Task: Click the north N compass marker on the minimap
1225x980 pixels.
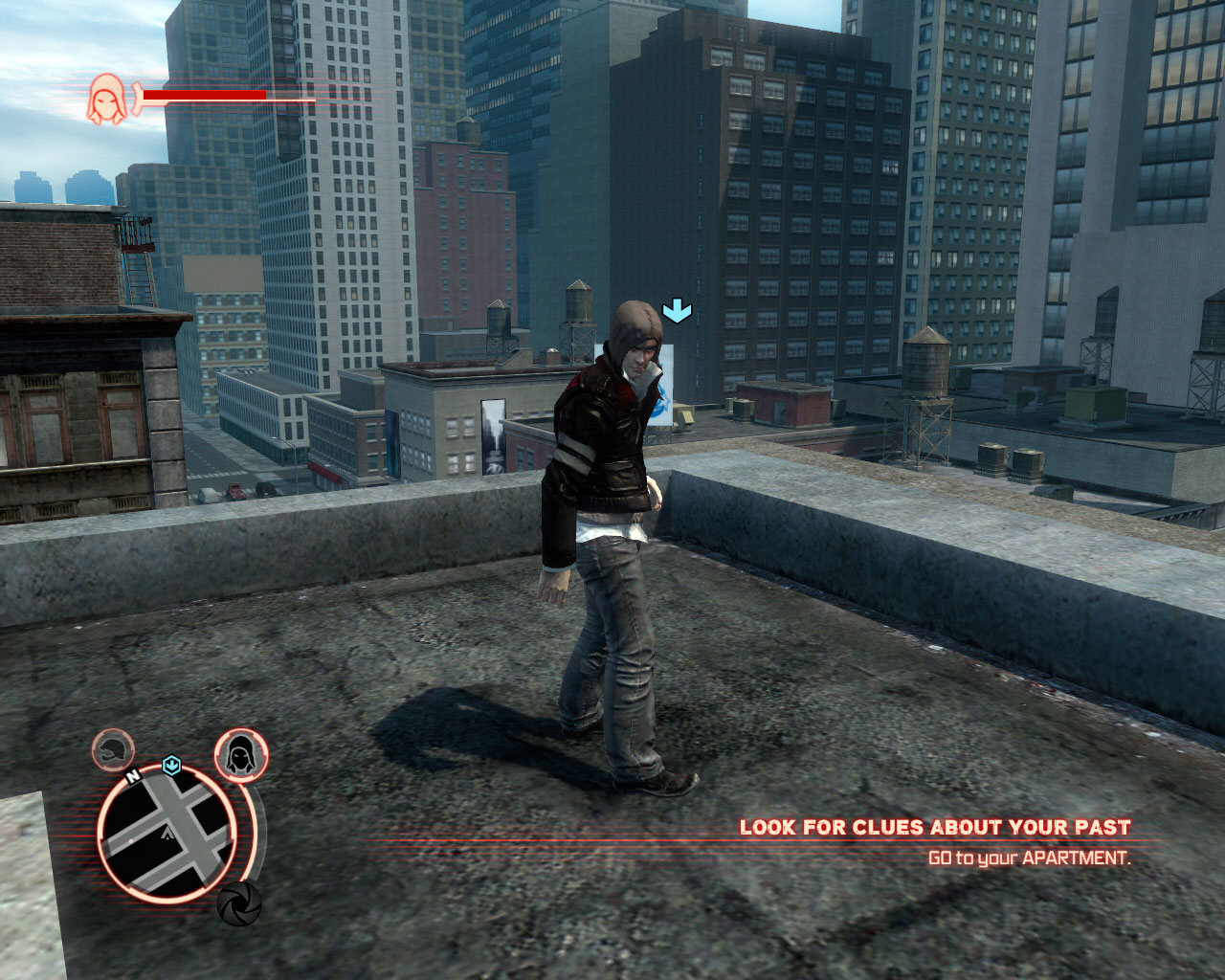Action: (132, 773)
